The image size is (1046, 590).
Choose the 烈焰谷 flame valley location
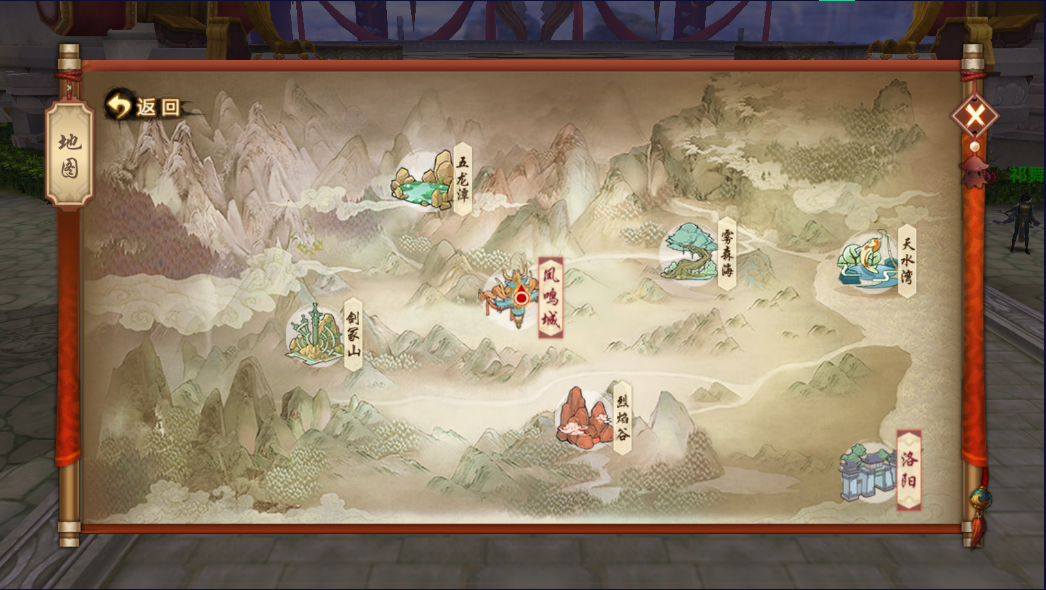tap(585, 417)
